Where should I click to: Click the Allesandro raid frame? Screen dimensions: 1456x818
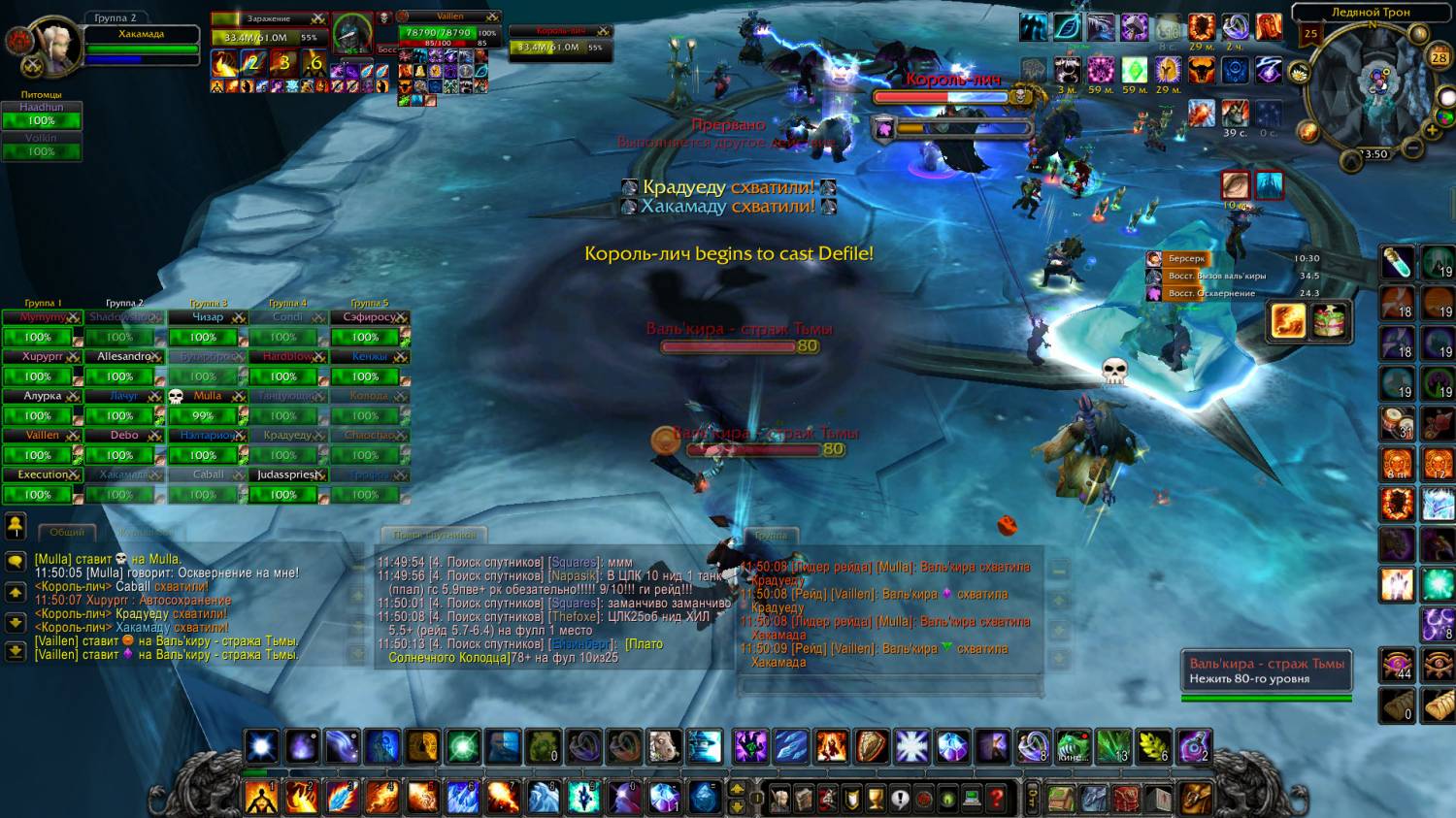123,356
